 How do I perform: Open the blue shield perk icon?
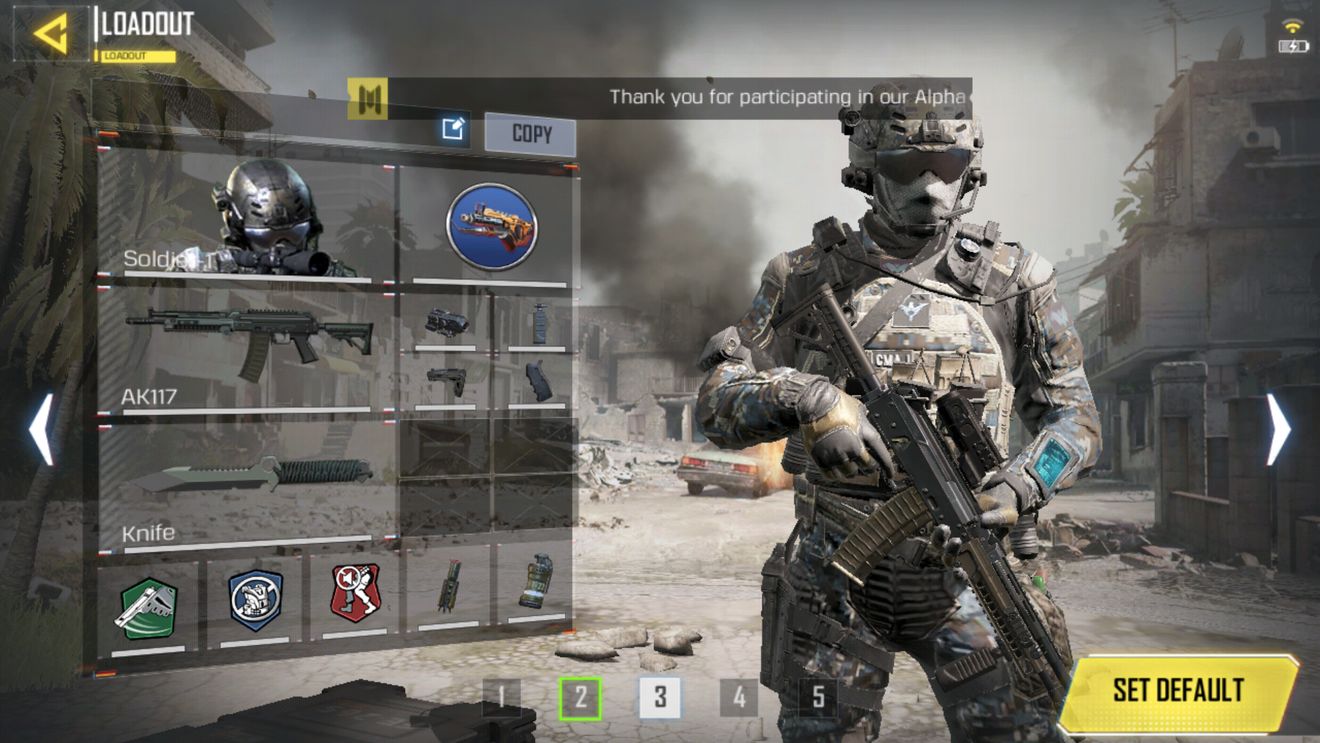[255, 600]
